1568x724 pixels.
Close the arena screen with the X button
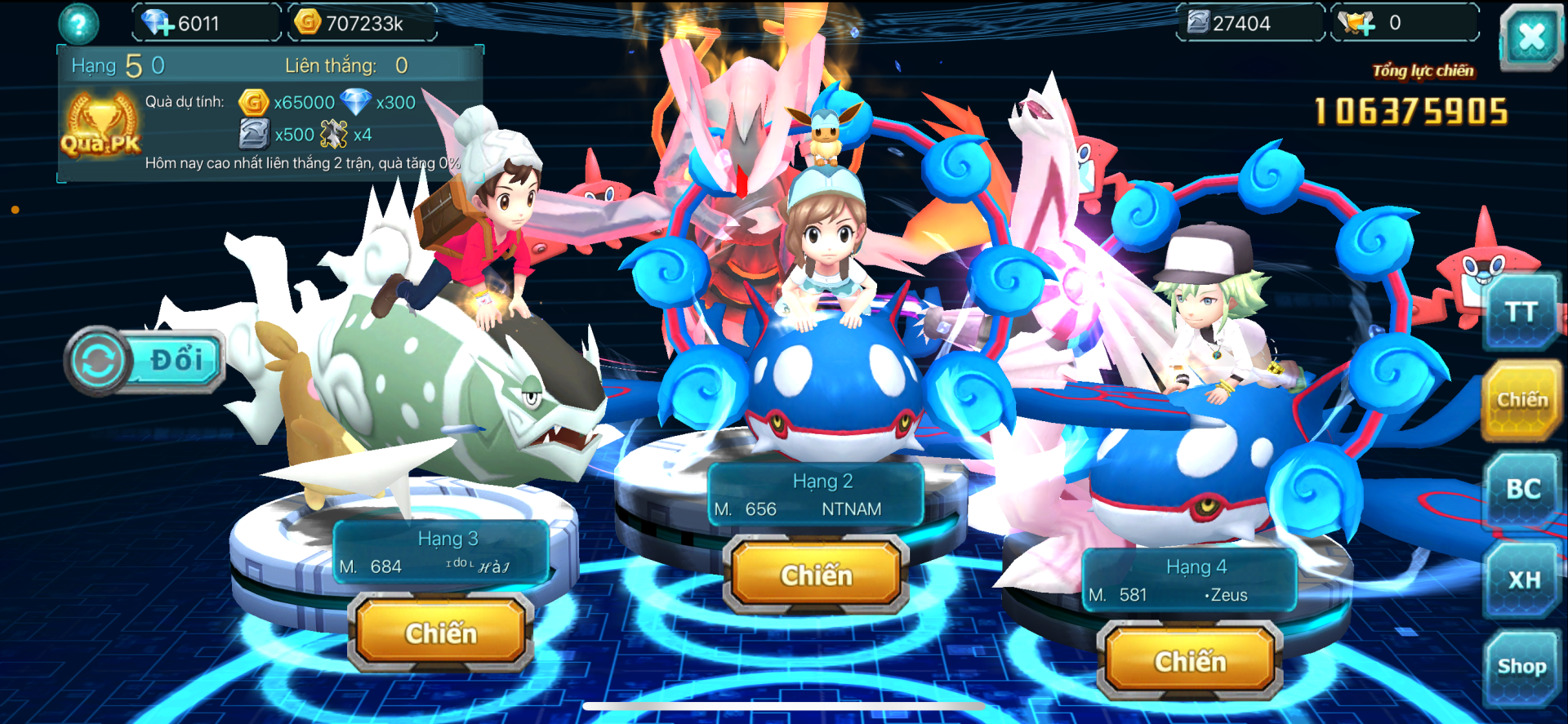[x=1530, y=37]
